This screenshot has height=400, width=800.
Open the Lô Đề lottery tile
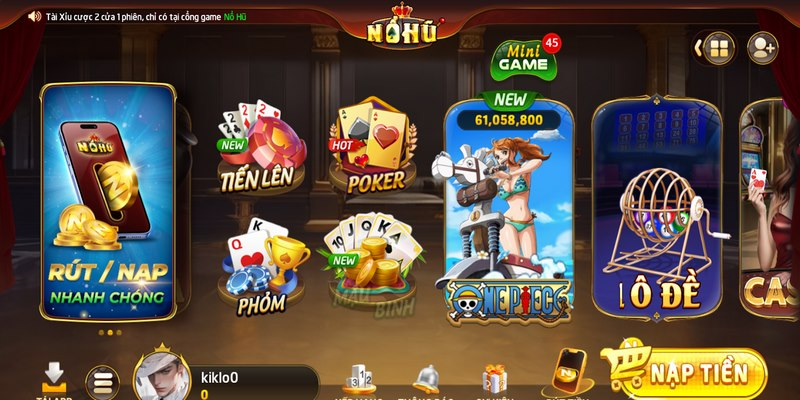coord(656,210)
